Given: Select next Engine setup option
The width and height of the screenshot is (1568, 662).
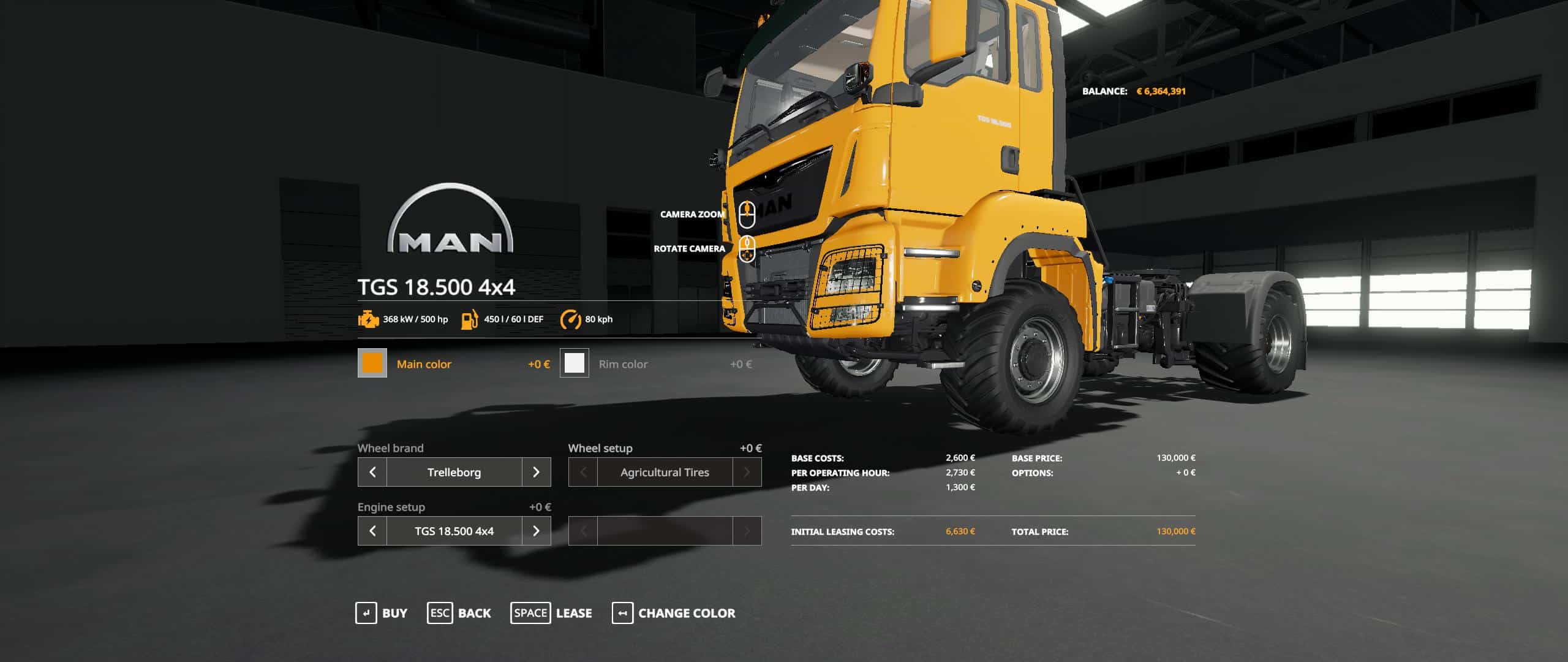Looking at the screenshot, I should point(536,531).
